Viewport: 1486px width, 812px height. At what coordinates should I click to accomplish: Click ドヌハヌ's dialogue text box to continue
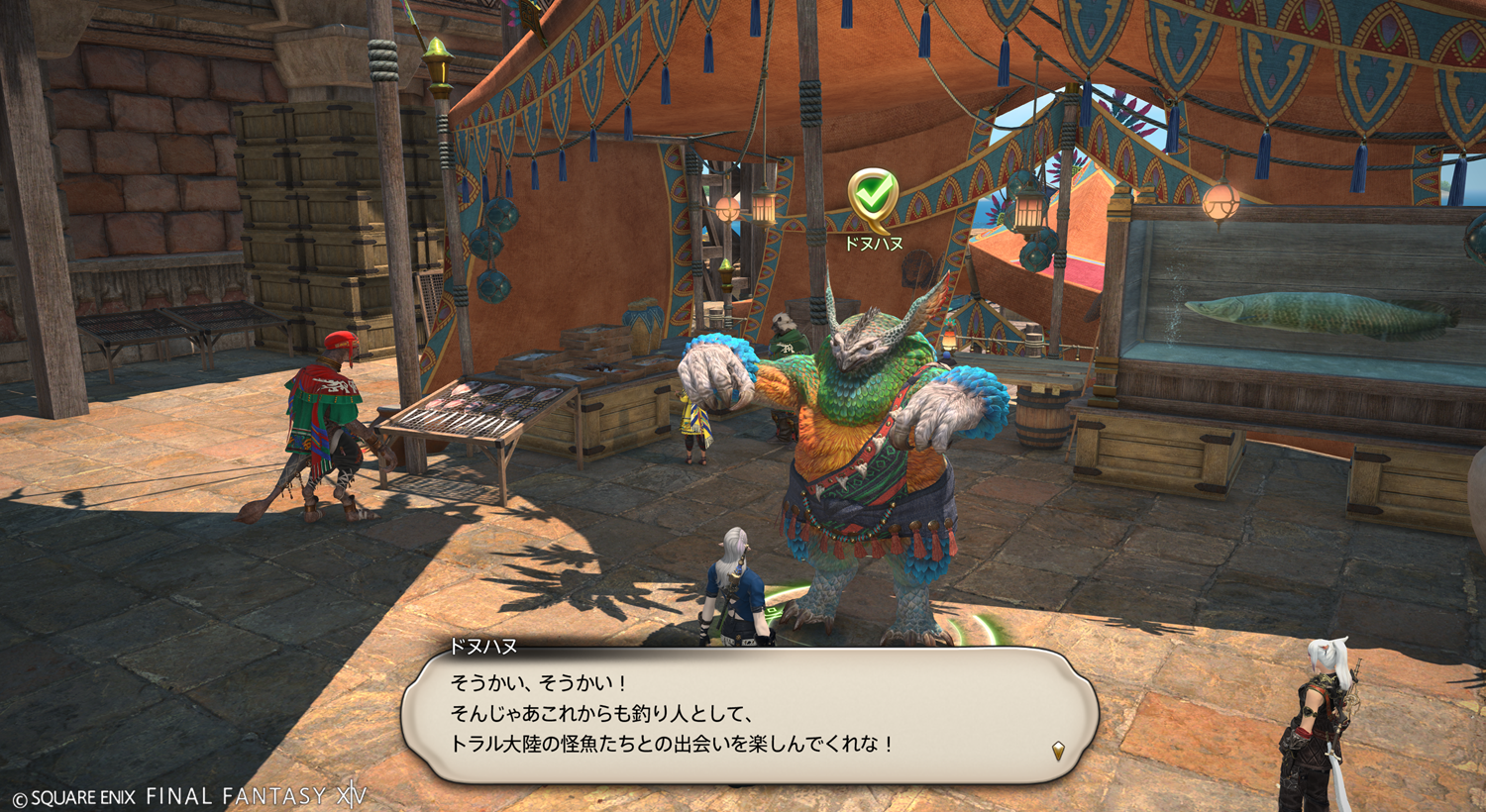coord(749,713)
